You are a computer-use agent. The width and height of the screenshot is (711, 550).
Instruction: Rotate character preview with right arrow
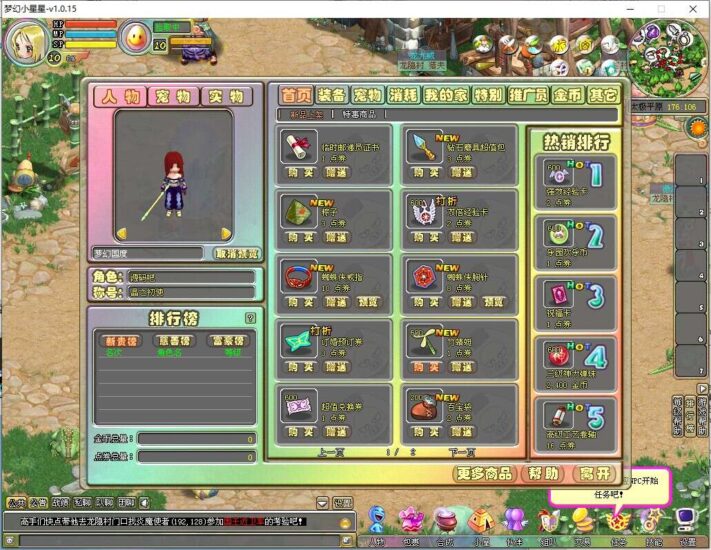click(226, 234)
